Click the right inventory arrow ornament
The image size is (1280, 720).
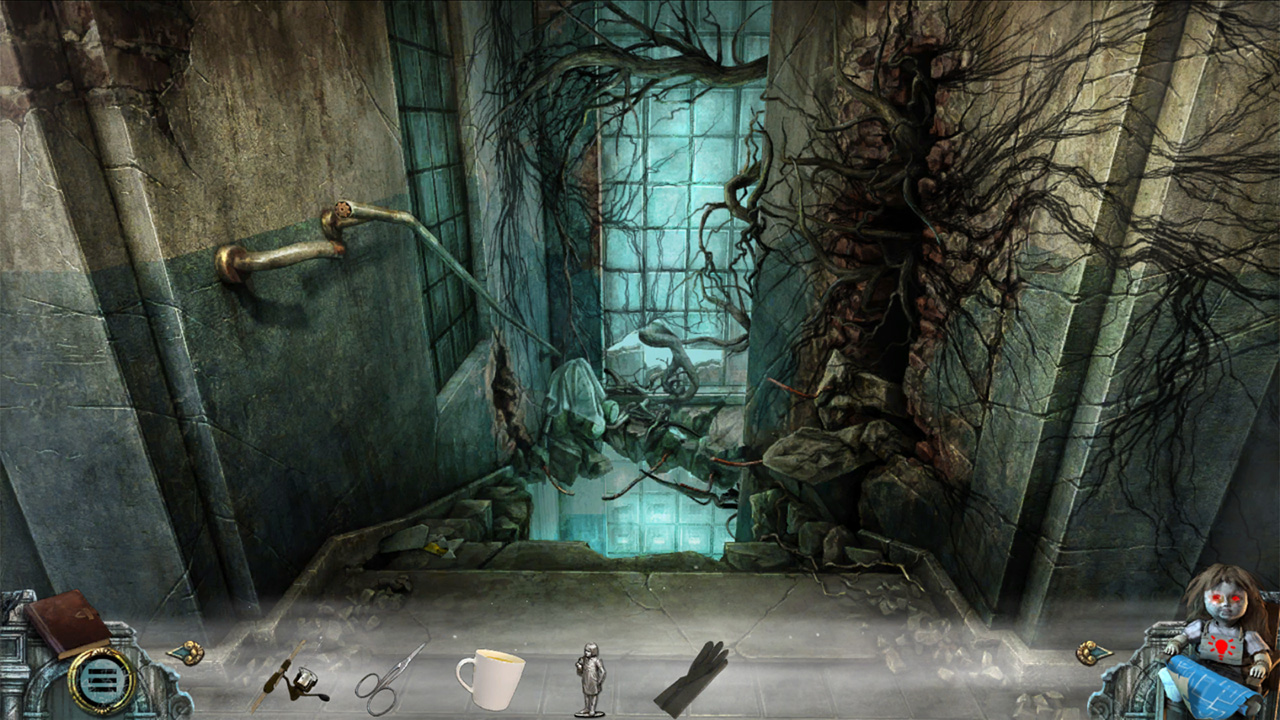(1093, 653)
